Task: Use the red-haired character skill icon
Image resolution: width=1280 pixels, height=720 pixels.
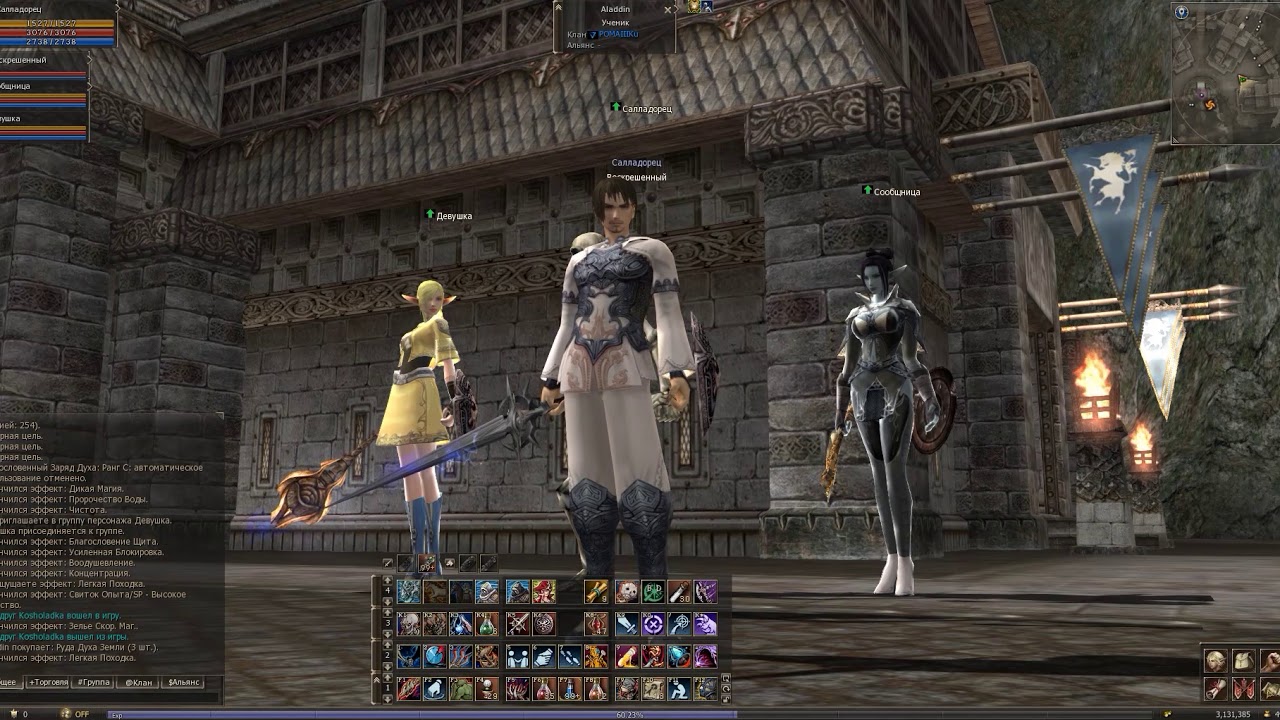Action: point(544,592)
